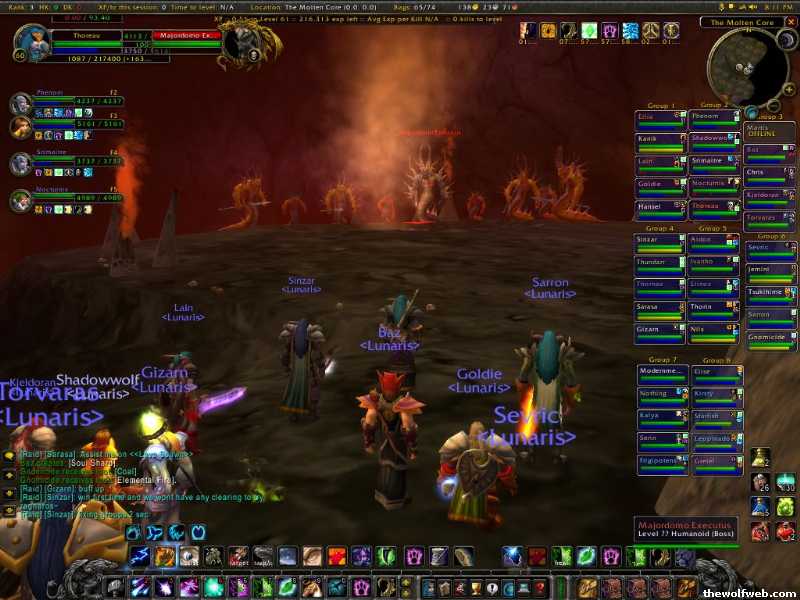The width and height of the screenshot is (800, 600).
Task: Select your own player portrait frame
Action: coord(31,44)
